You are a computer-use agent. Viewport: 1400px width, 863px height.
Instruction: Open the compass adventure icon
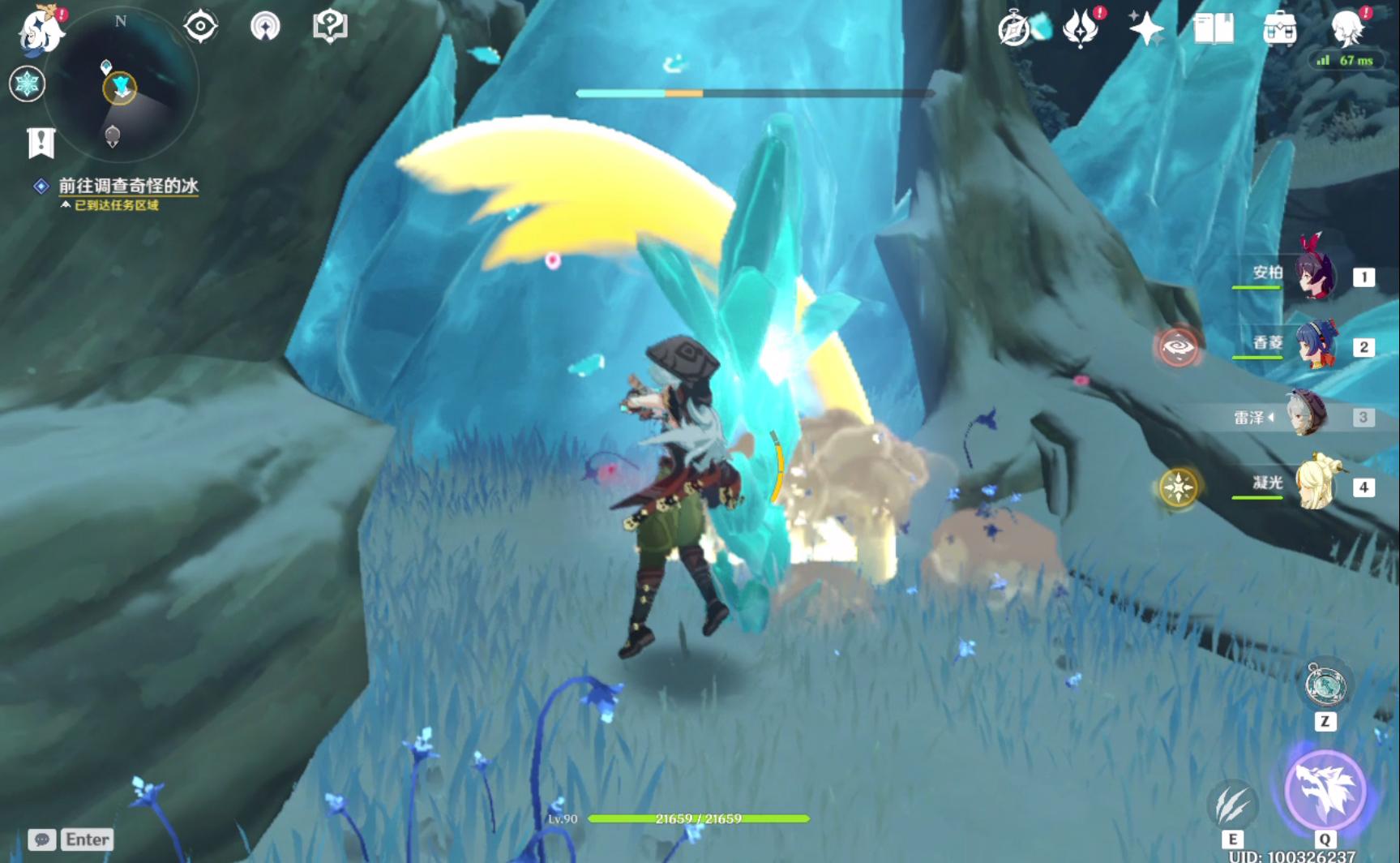(x=1014, y=29)
